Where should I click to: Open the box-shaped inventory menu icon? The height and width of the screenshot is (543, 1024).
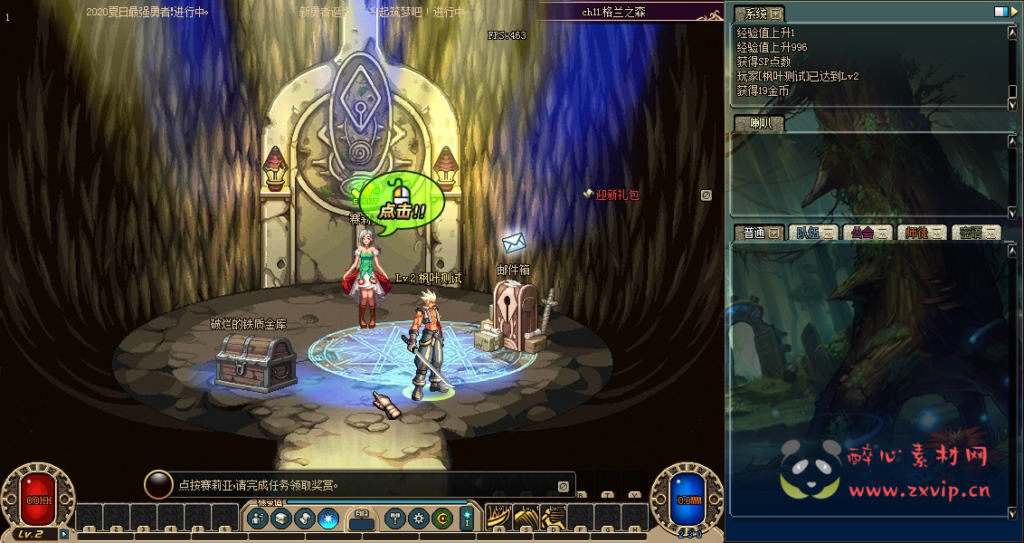tap(281, 518)
